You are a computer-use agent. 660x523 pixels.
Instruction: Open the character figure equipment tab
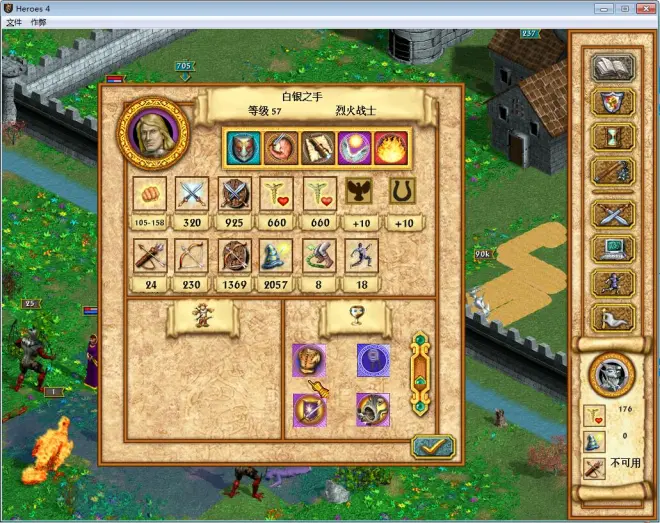coord(203,317)
